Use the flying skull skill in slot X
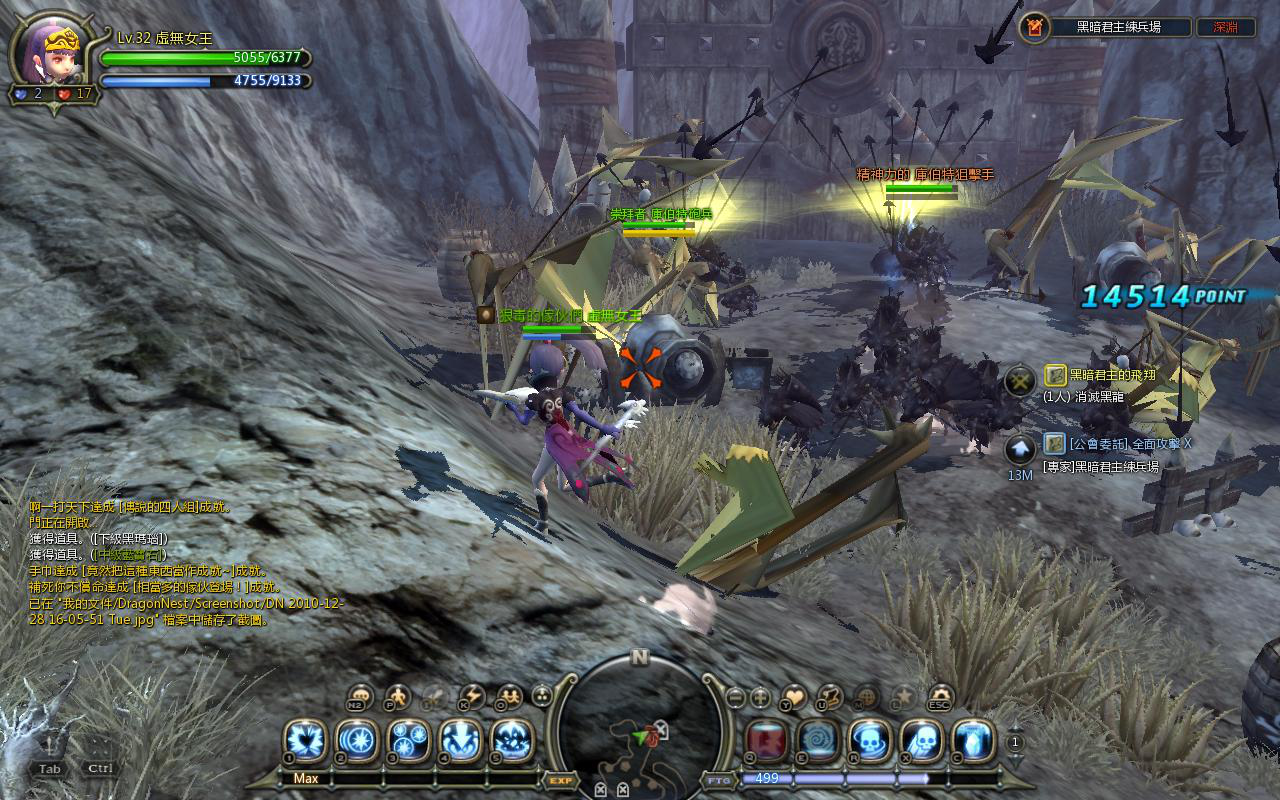 click(922, 740)
